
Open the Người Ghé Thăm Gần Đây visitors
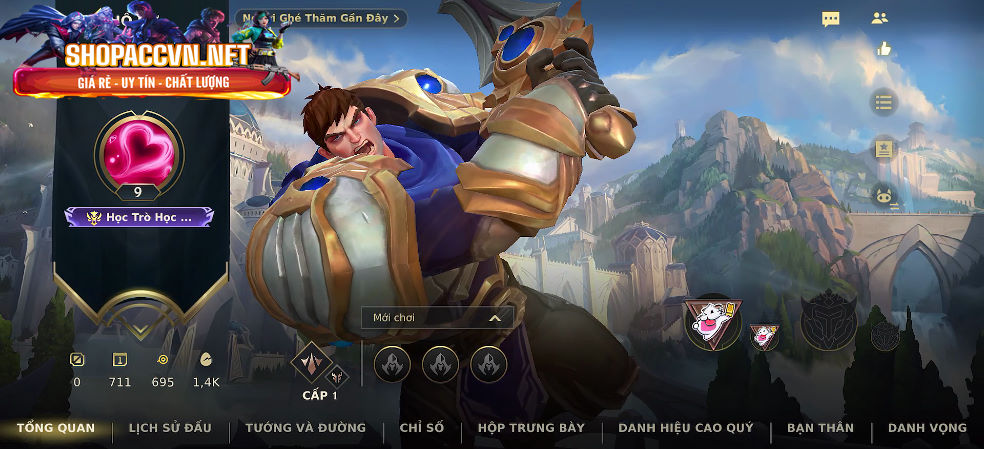[322, 18]
